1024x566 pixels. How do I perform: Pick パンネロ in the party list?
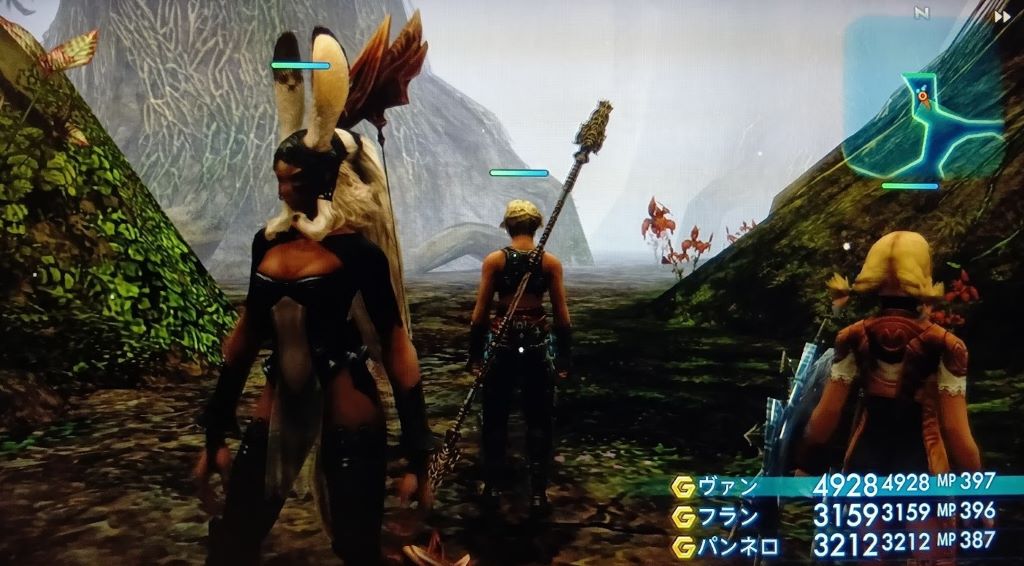tap(738, 546)
